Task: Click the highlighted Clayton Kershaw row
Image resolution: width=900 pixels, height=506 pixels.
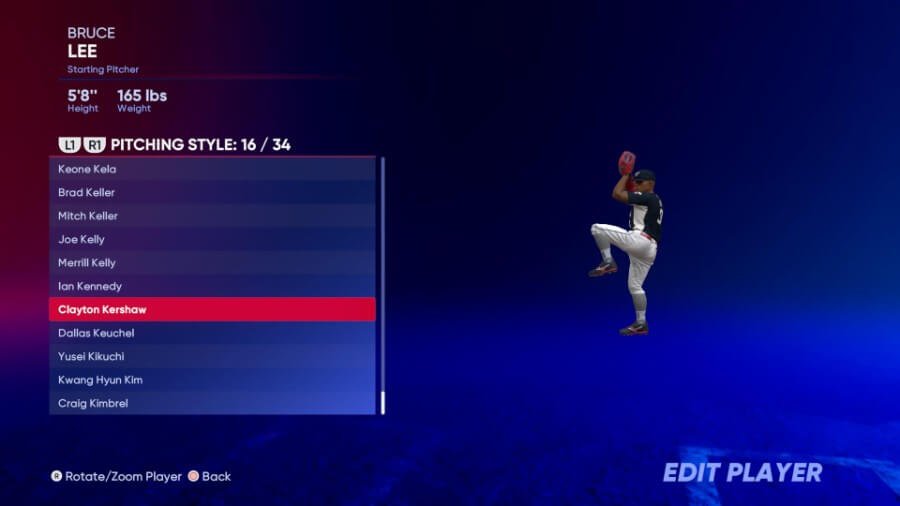Action: coord(212,310)
